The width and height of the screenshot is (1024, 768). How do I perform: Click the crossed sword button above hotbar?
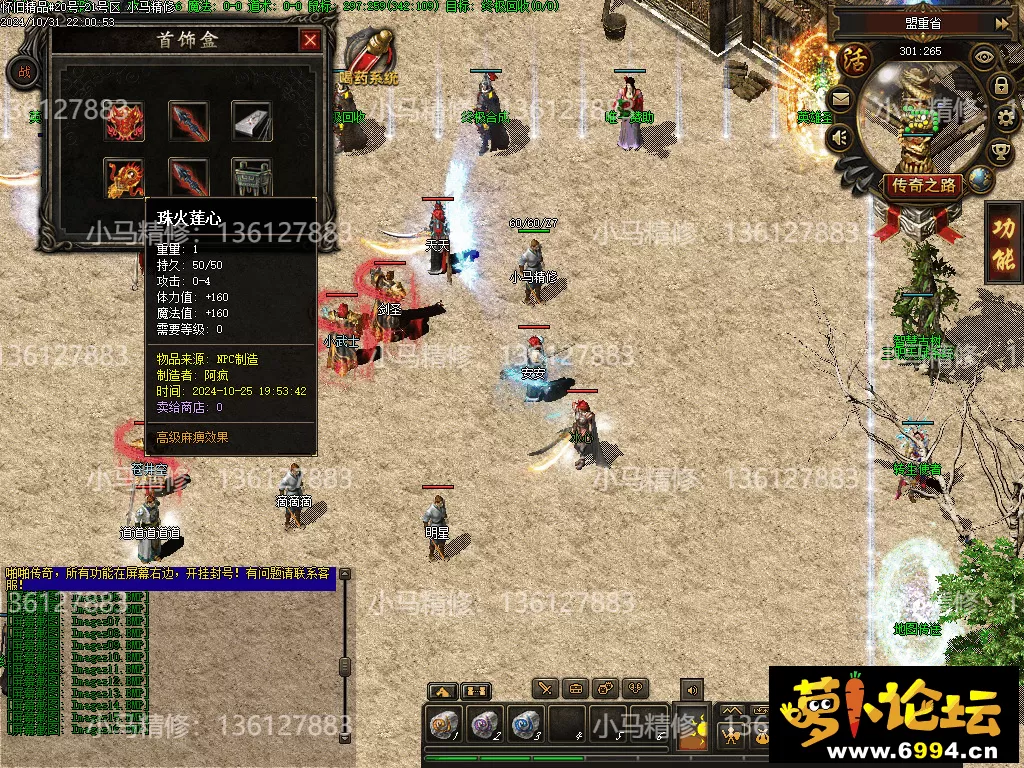coord(544,688)
